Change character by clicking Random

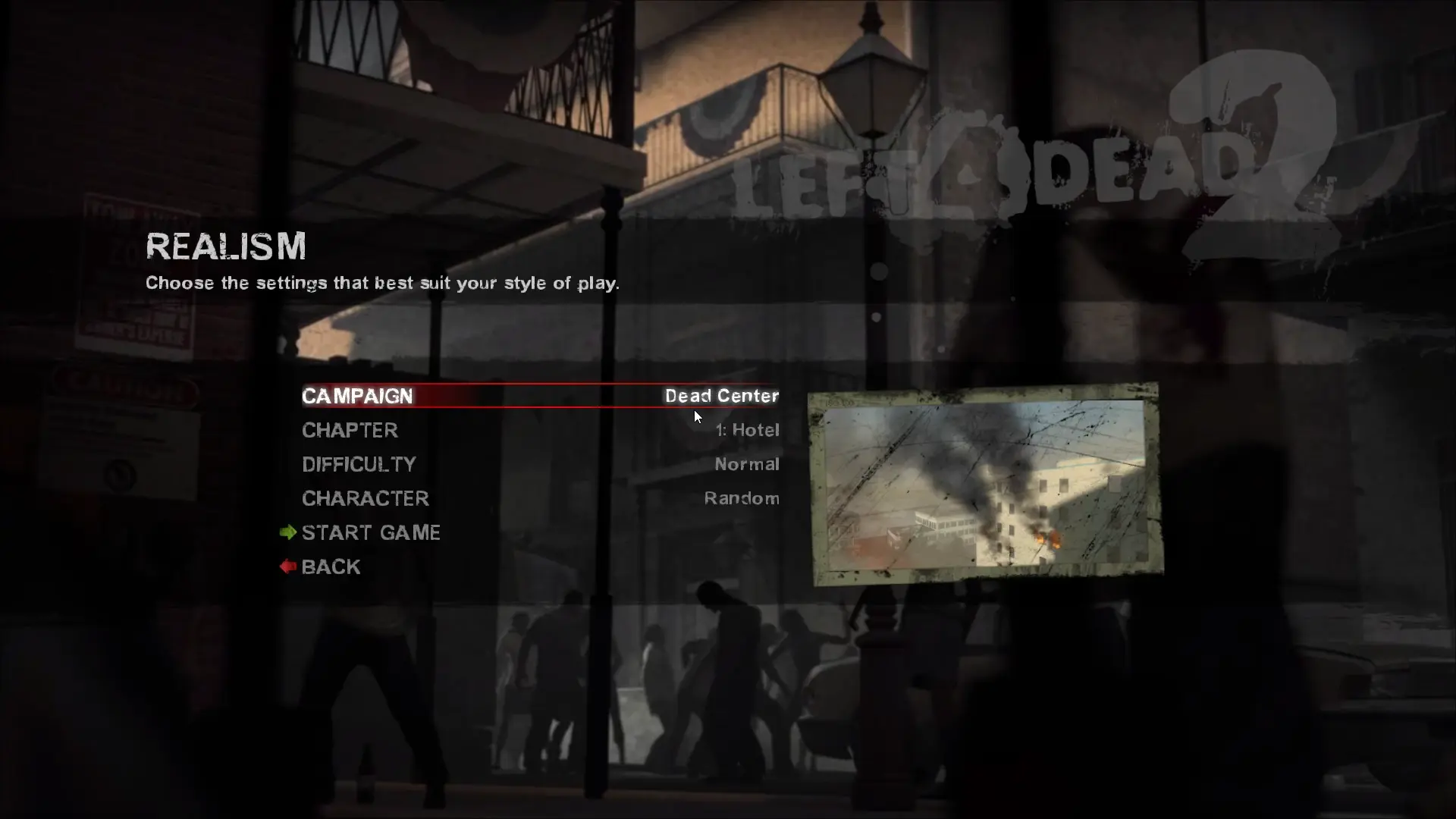(x=742, y=498)
